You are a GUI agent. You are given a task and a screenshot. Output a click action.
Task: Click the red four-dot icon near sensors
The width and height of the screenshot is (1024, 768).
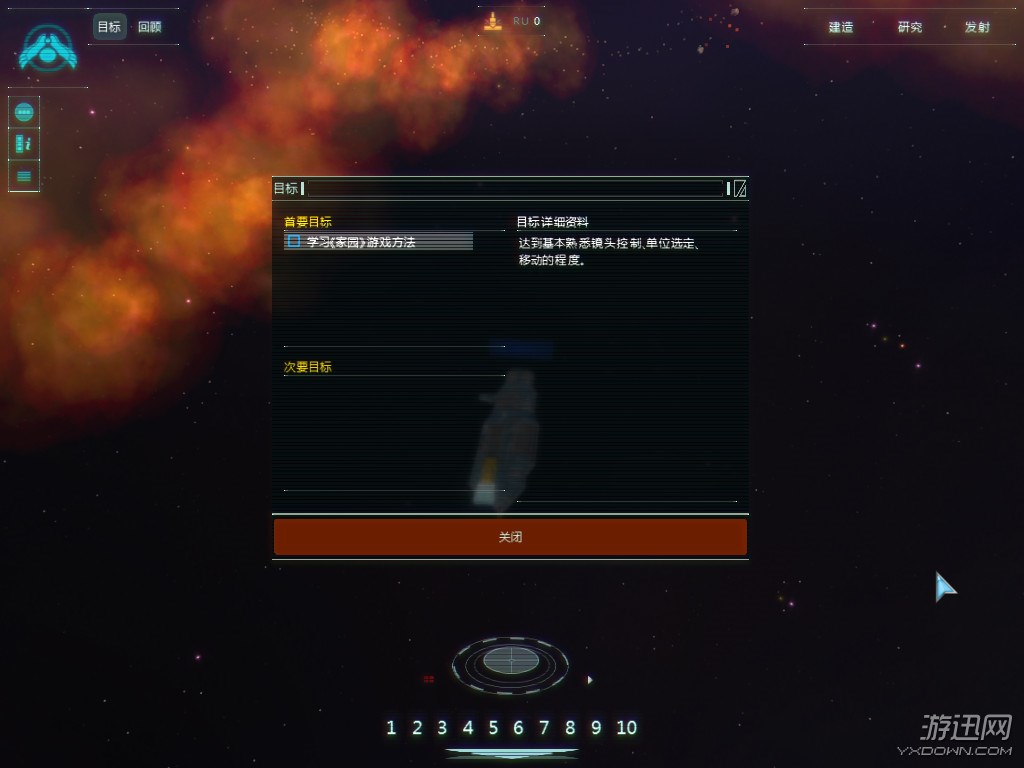(x=429, y=680)
